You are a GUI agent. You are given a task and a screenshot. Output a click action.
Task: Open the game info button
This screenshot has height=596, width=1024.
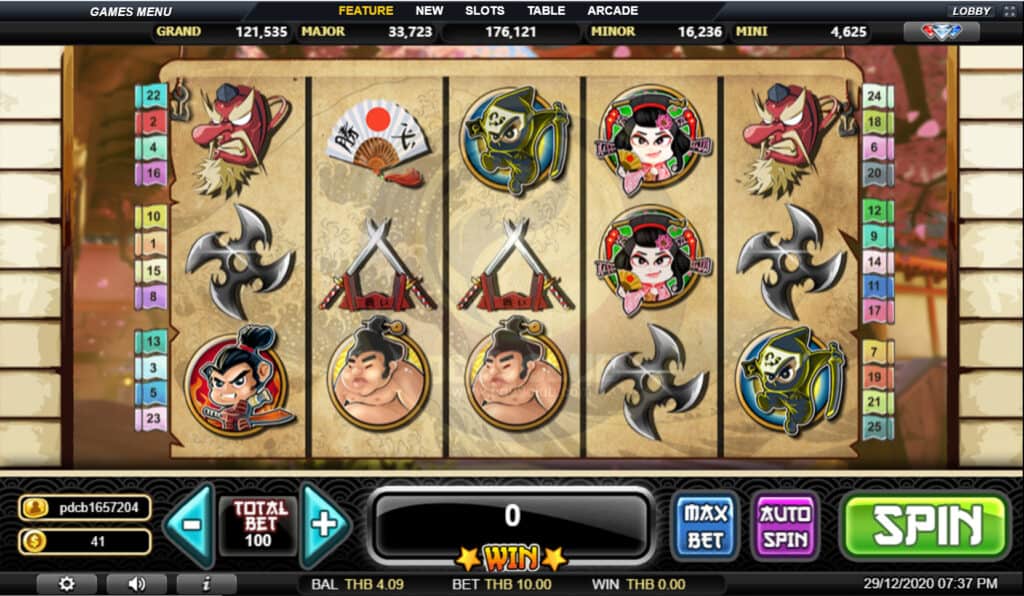point(206,584)
